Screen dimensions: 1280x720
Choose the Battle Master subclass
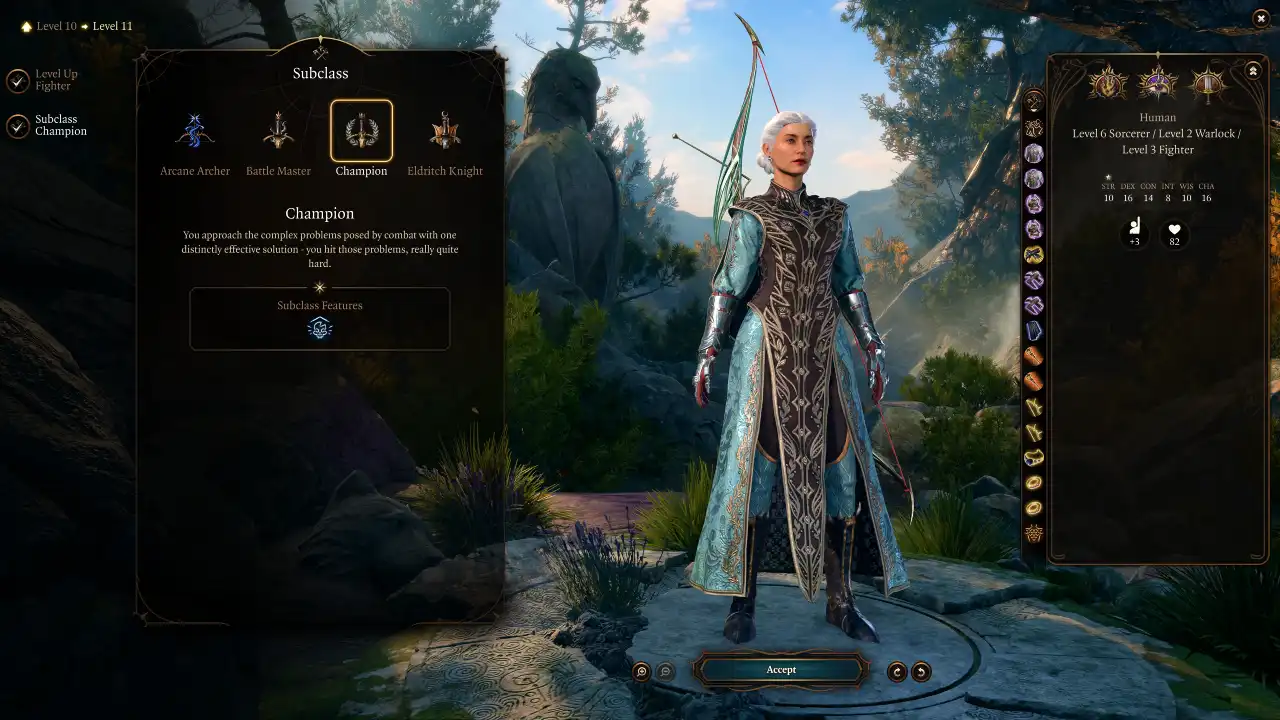click(x=278, y=131)
